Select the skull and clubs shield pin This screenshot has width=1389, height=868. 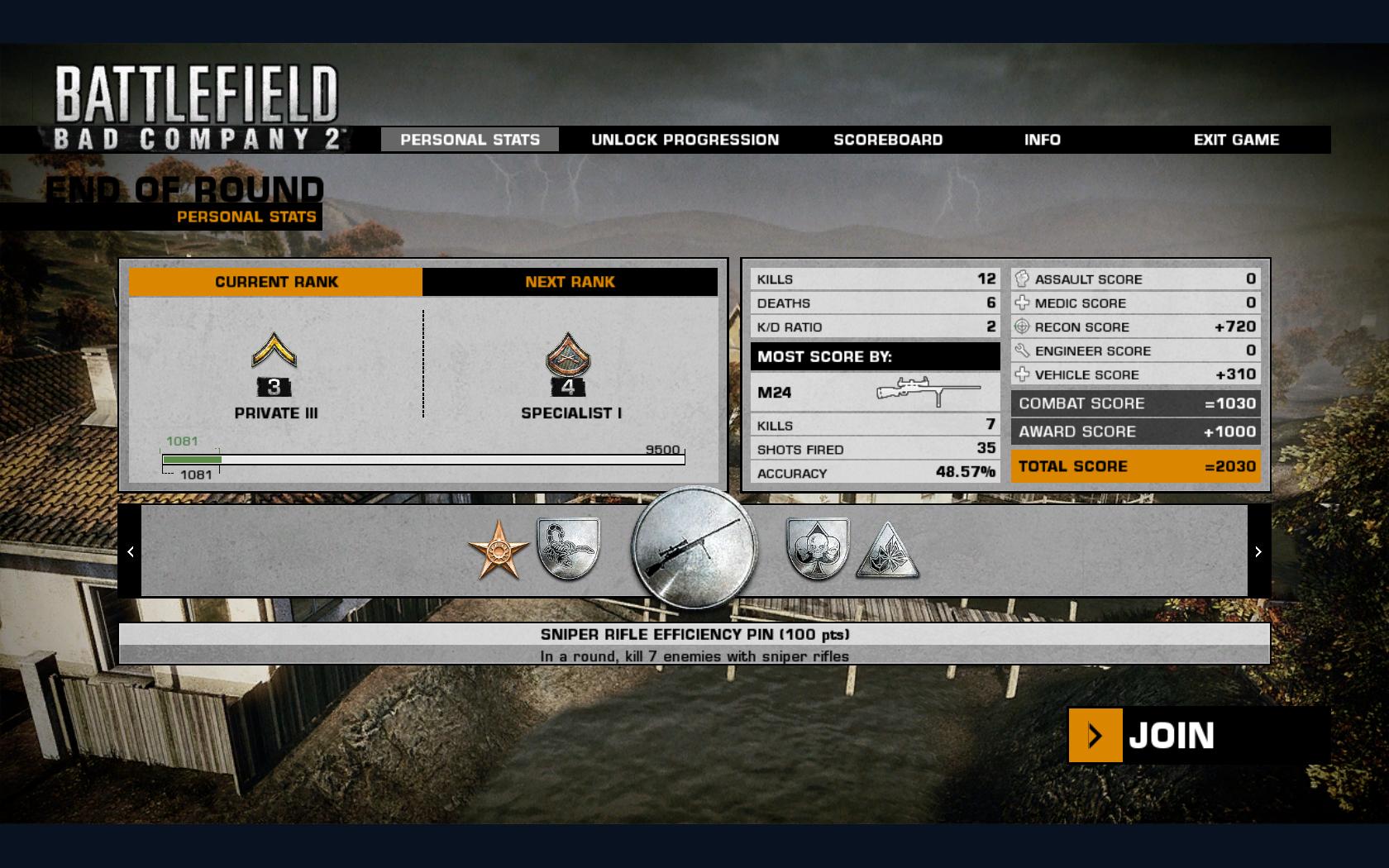tap(817, 549)
